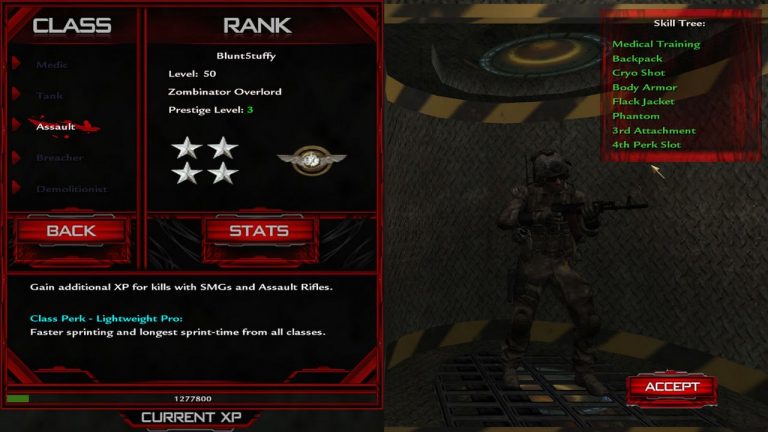Select the 4th Perk Slot skill
This screenshot has width=768, height=432.
pos(646,145)
